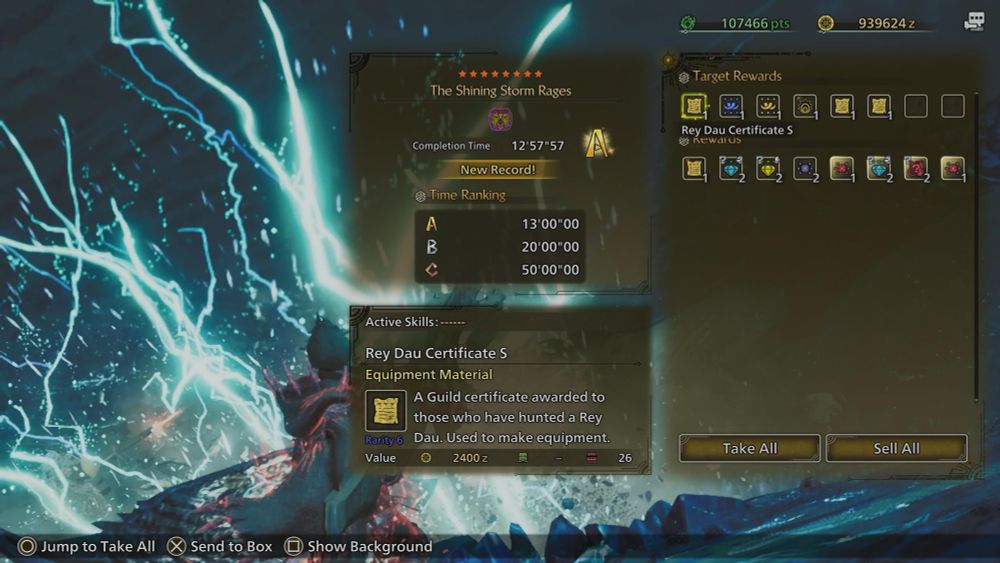Select the red question-mark reward item
This screenshot has width=1000, height=563.
915,168
